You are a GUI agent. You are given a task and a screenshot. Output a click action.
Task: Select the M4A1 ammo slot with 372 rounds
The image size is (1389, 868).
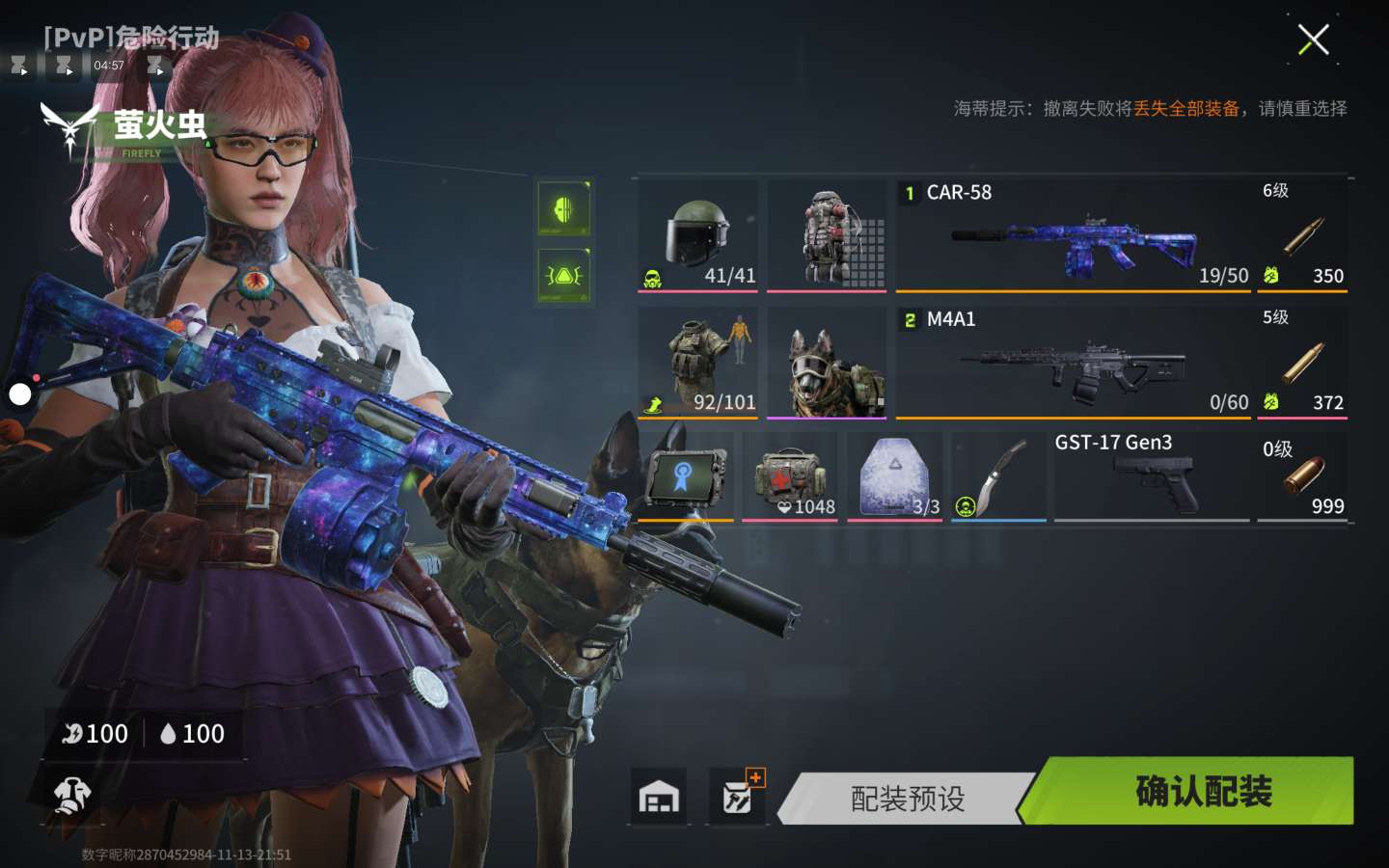1303,364
